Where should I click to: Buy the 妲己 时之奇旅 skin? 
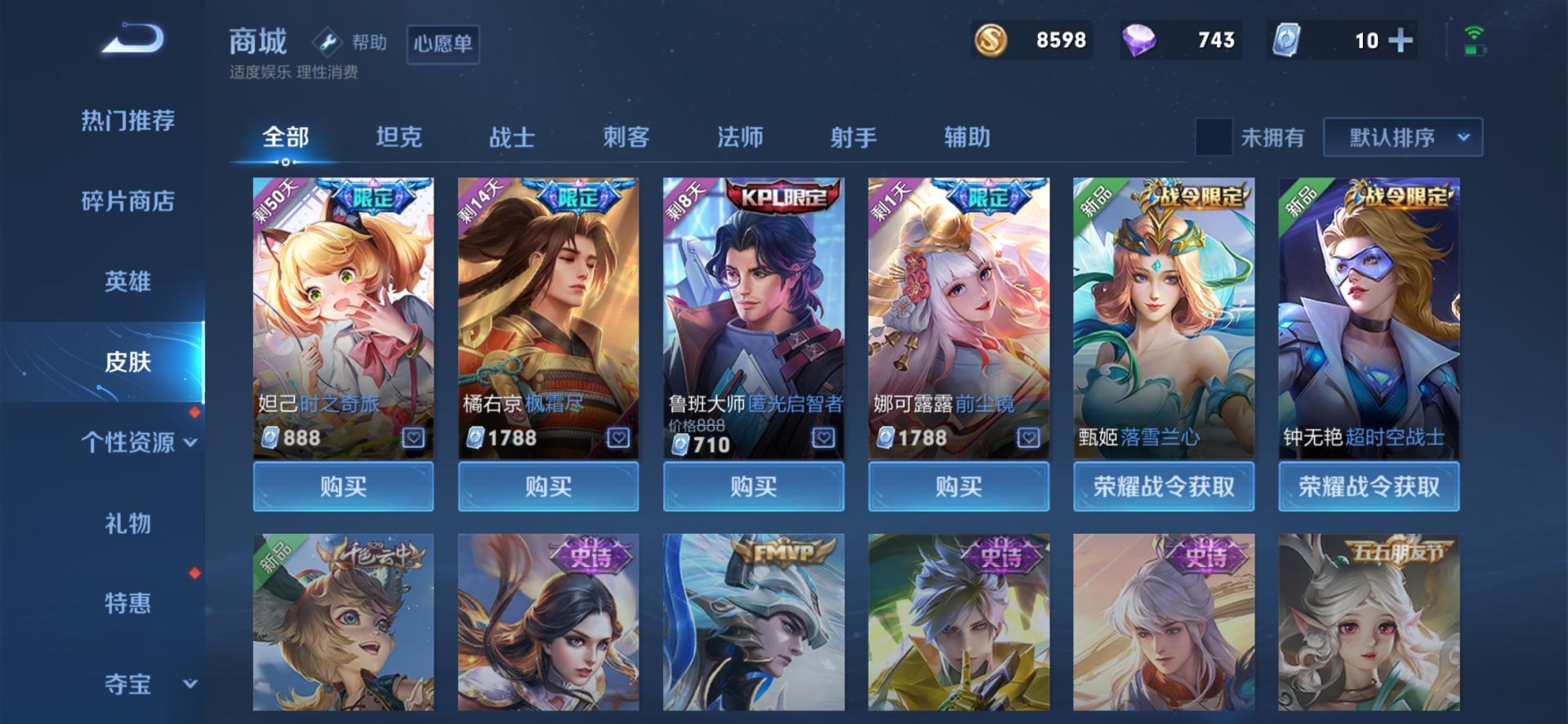(x=343, y=486)
